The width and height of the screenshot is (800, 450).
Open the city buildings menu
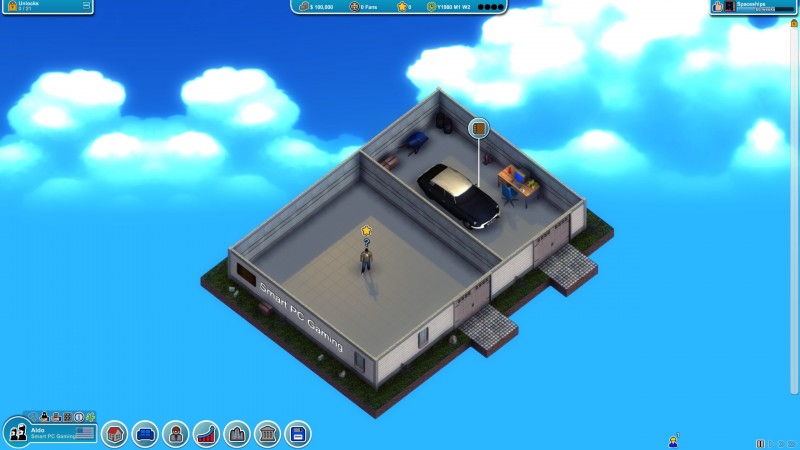pos(237,434)
